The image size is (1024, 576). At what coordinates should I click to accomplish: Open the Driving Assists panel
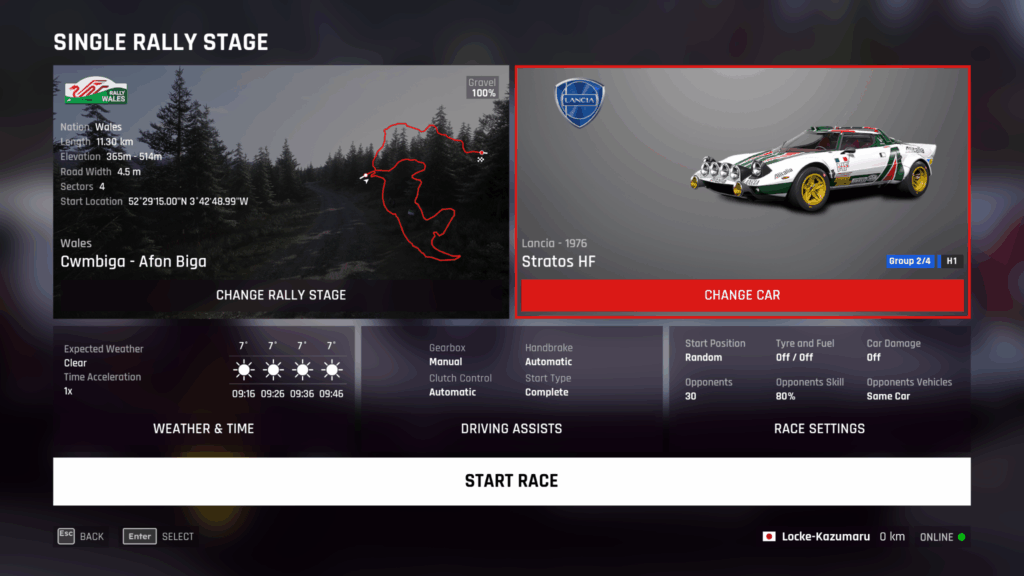tap(511, 428)
